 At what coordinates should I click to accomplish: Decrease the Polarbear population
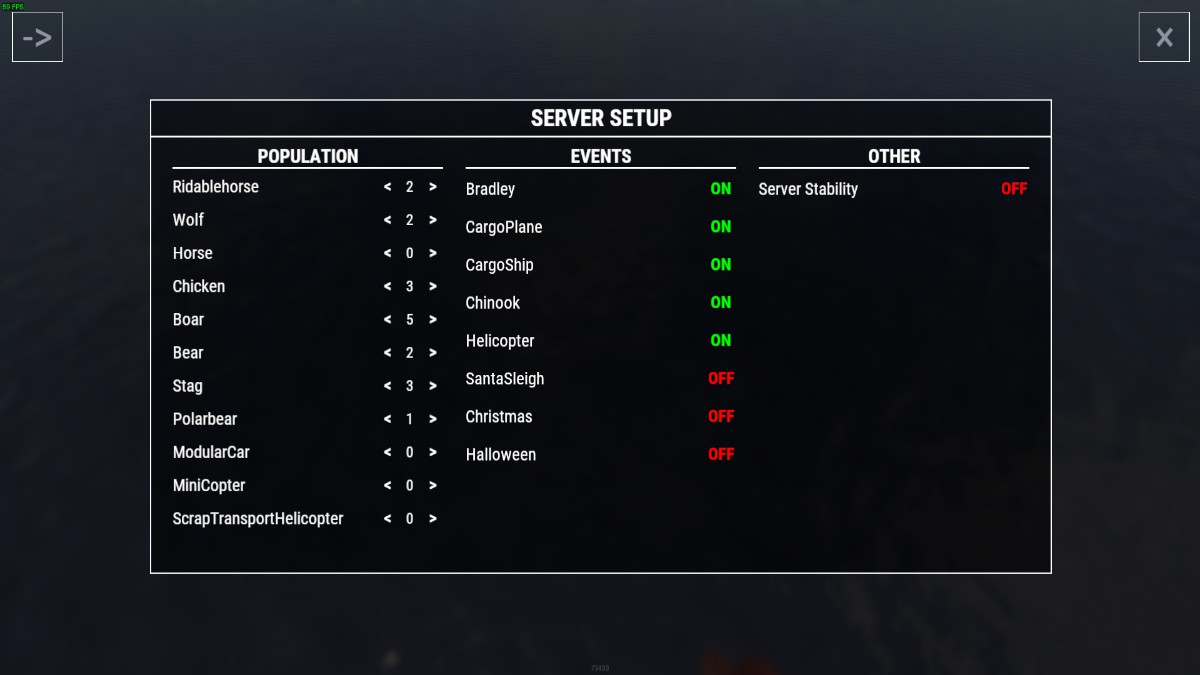click(387, 419)
